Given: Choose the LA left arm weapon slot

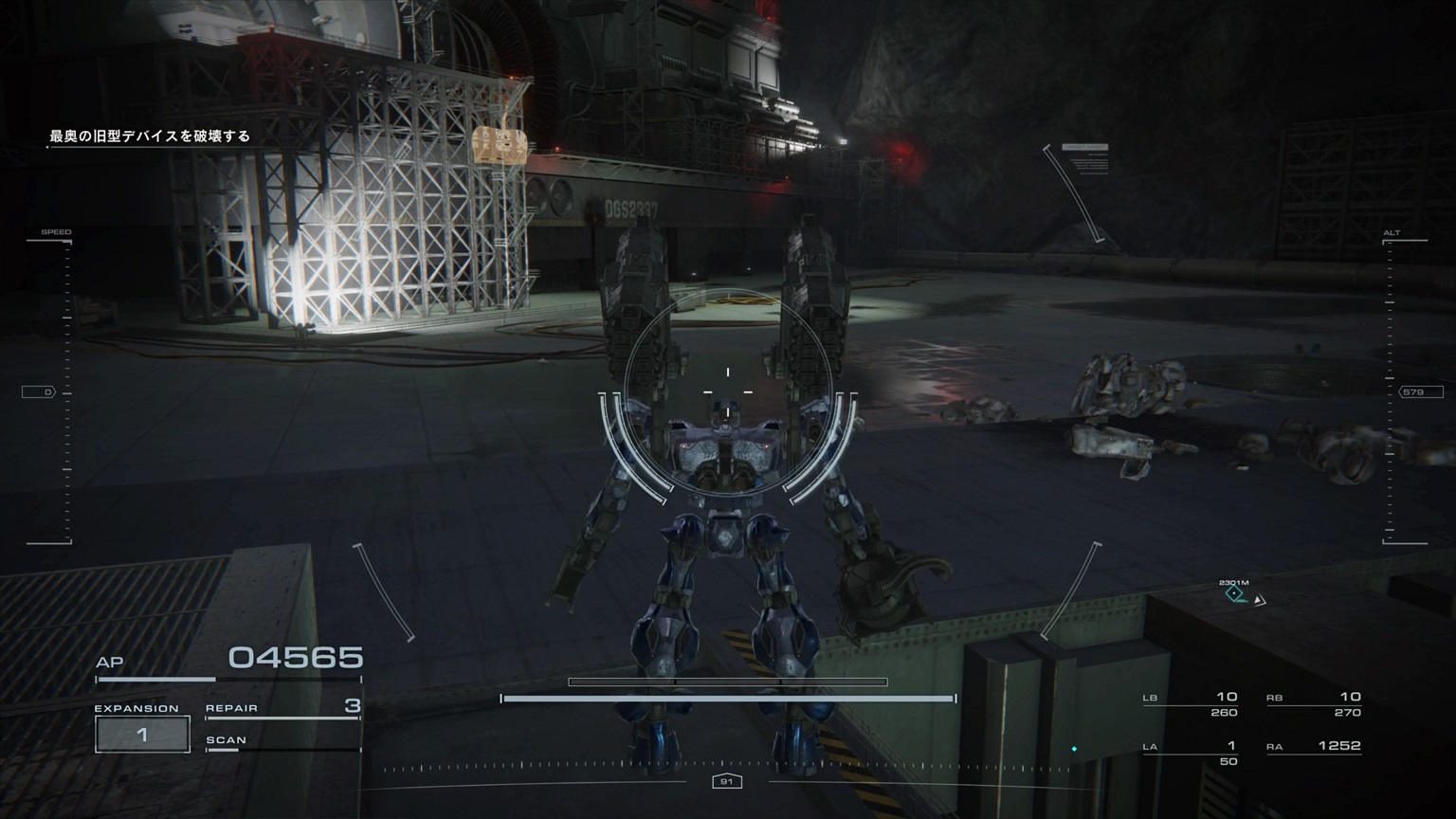Looking at the screenshot, I should point(1191,753).
